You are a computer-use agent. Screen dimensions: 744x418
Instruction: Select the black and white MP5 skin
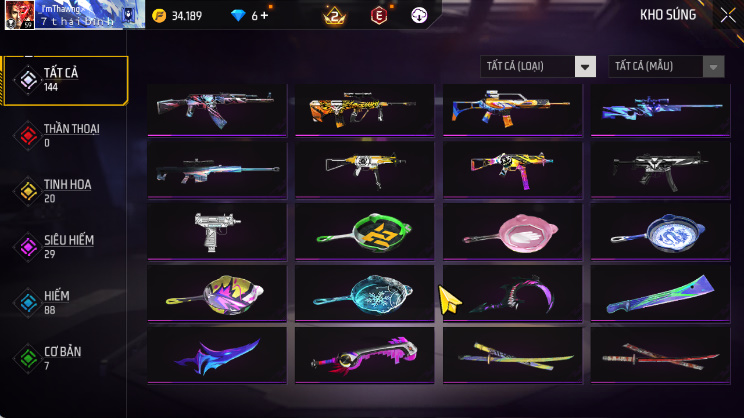coord(661,168)
